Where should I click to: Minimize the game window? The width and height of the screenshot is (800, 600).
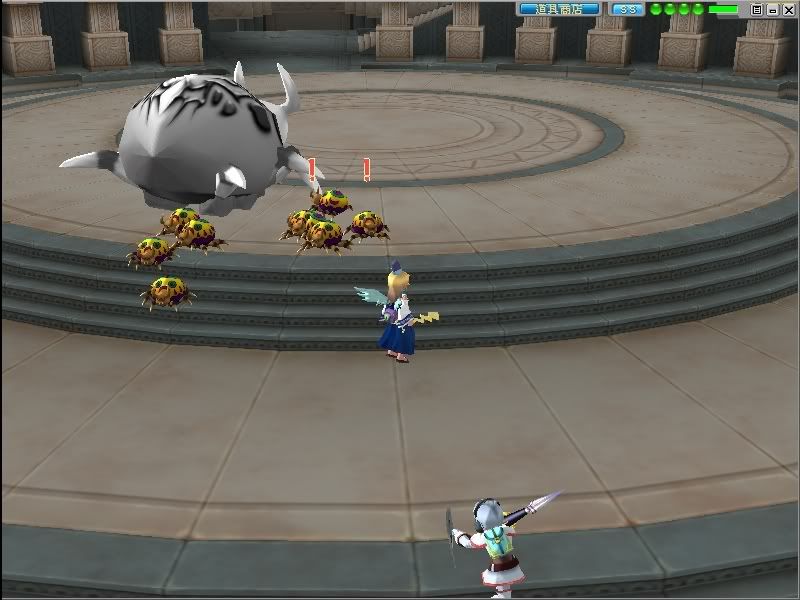click(x=772, y=9)
